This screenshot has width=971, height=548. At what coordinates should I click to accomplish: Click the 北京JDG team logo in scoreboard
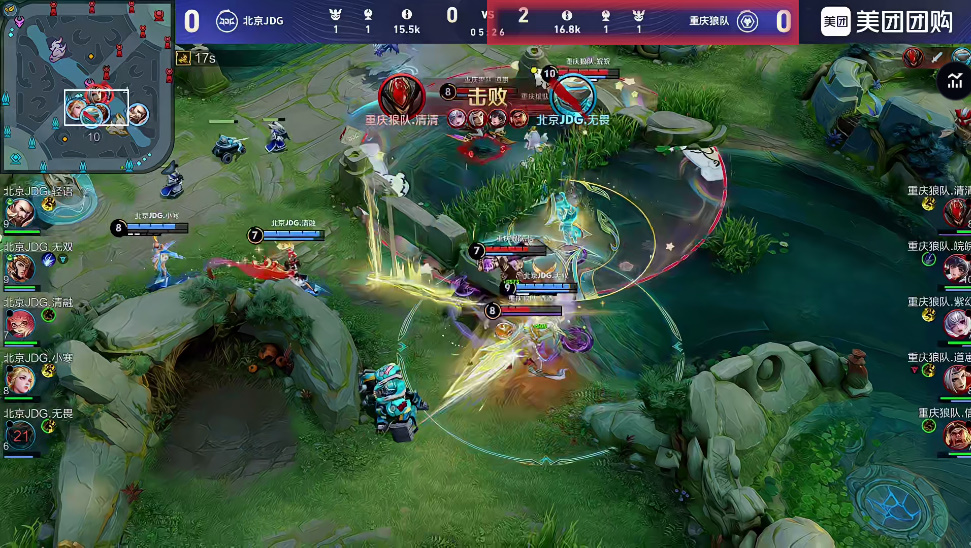[x=227, y=21]
